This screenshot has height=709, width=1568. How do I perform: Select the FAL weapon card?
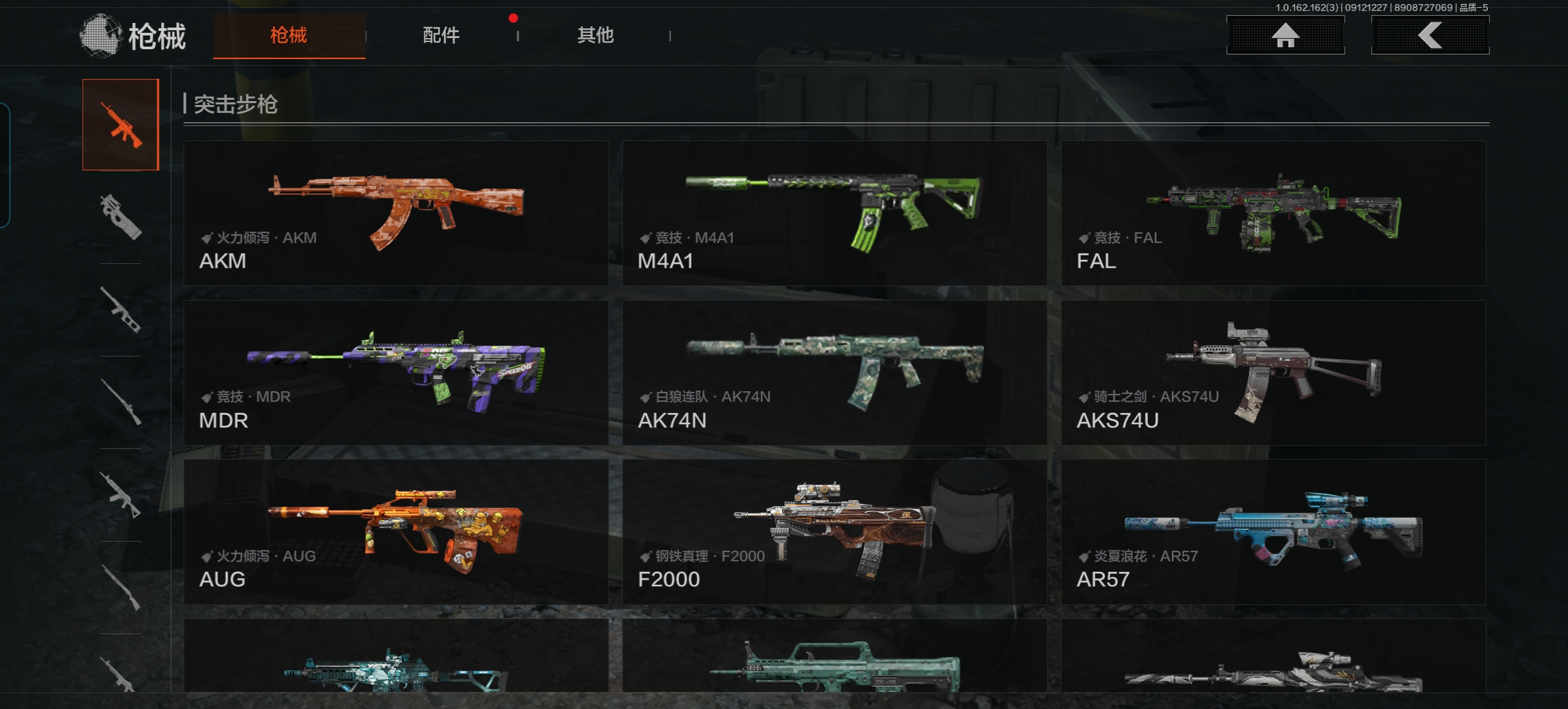pos(1273,213)
